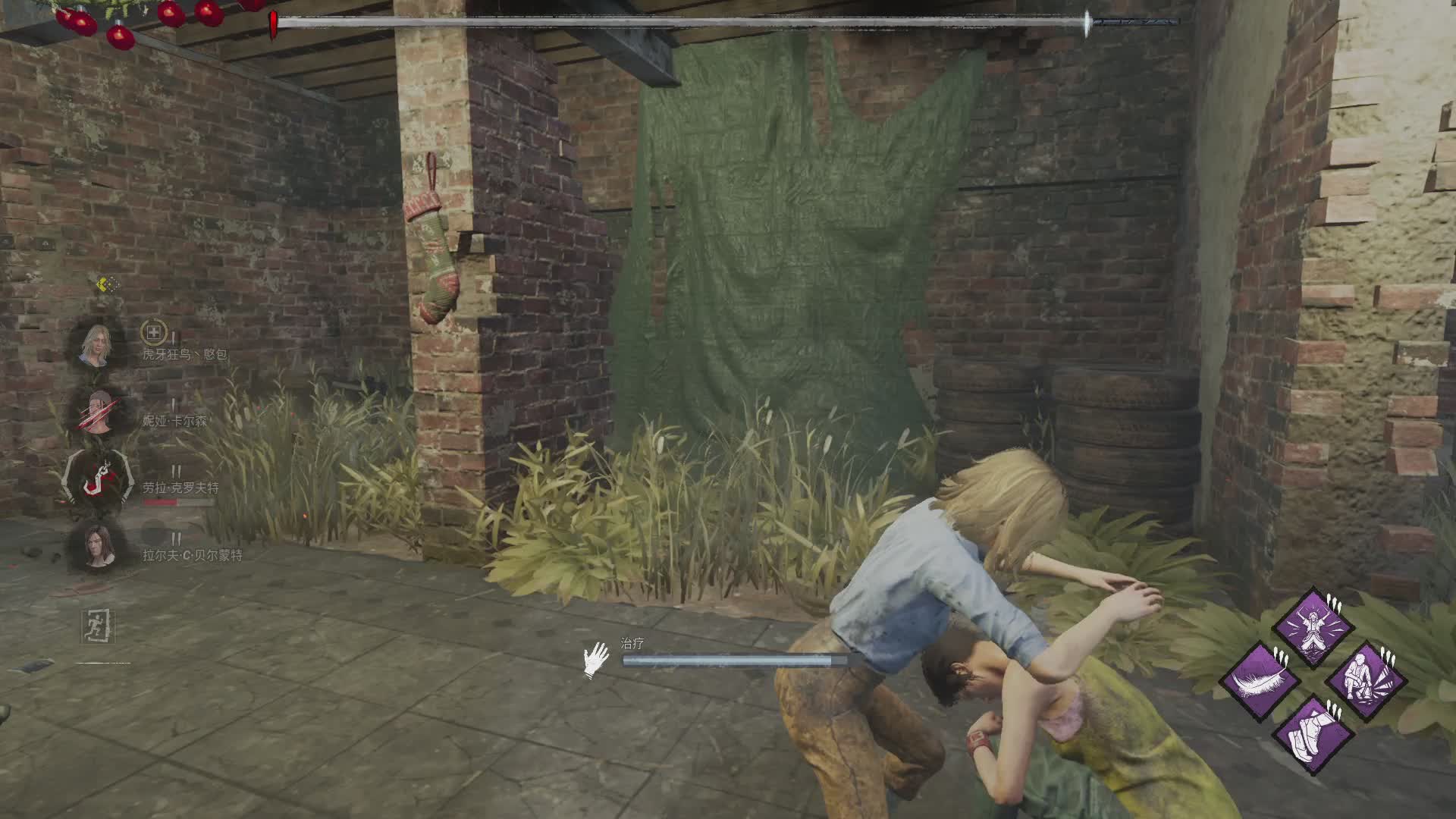Select injured survivor 妮娅·卡尔森 portrait
1456x819 pixels.
(98, 413)
